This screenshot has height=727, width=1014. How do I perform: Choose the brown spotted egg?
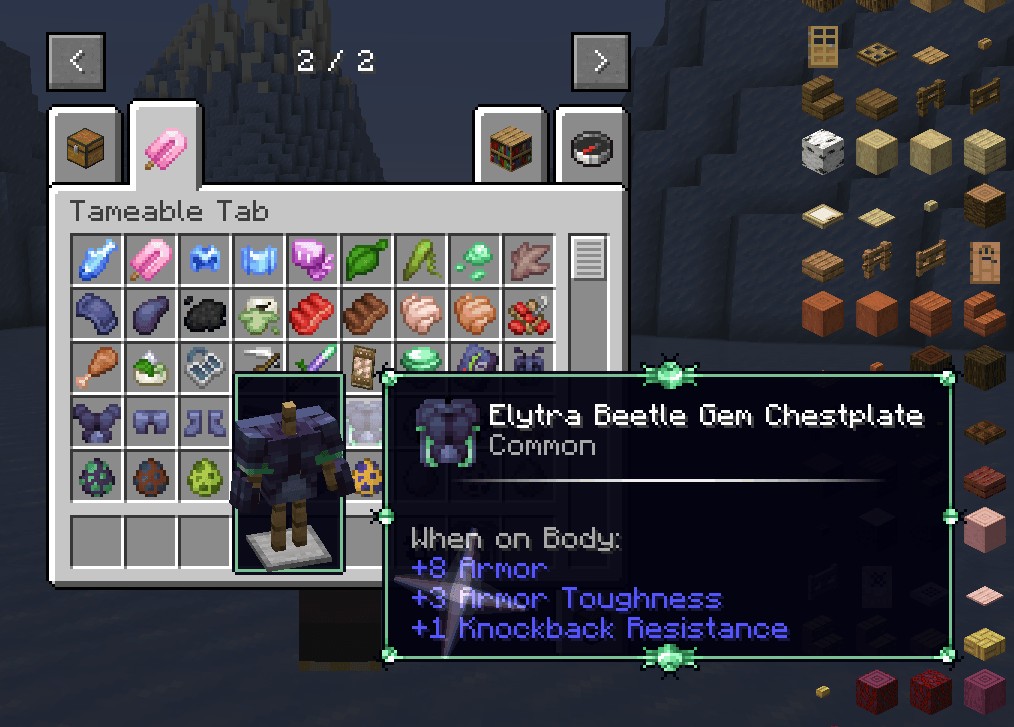[x=152, y=476]
